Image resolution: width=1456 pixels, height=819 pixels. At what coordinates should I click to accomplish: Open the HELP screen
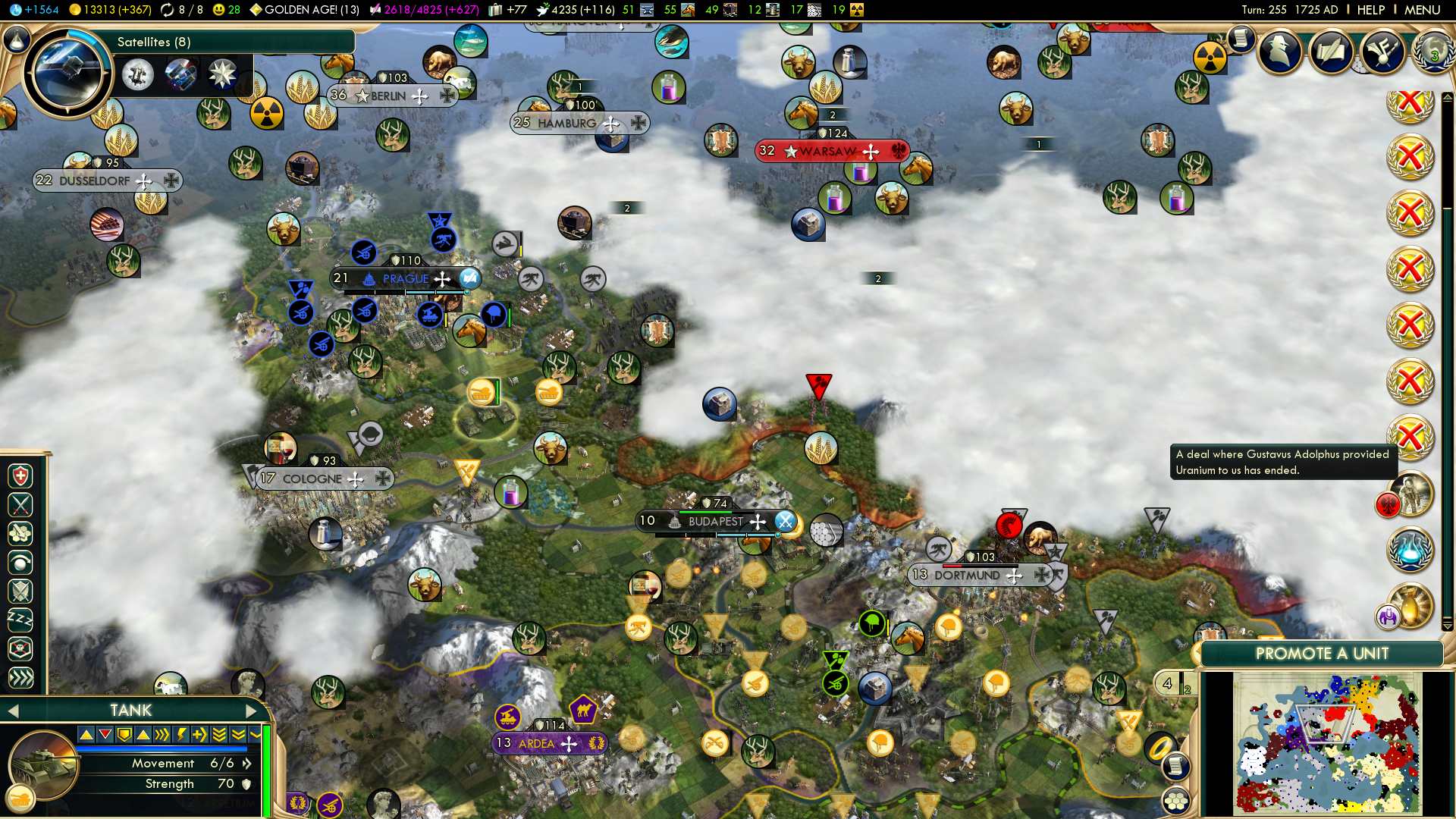[x=1370, y=10]
